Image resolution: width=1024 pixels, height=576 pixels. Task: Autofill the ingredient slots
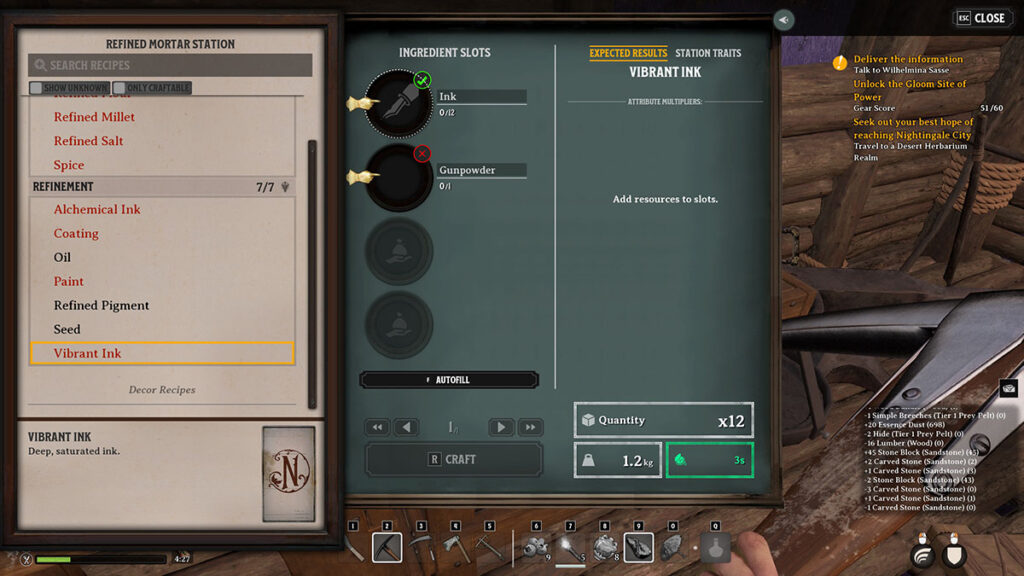coord(449,380)
